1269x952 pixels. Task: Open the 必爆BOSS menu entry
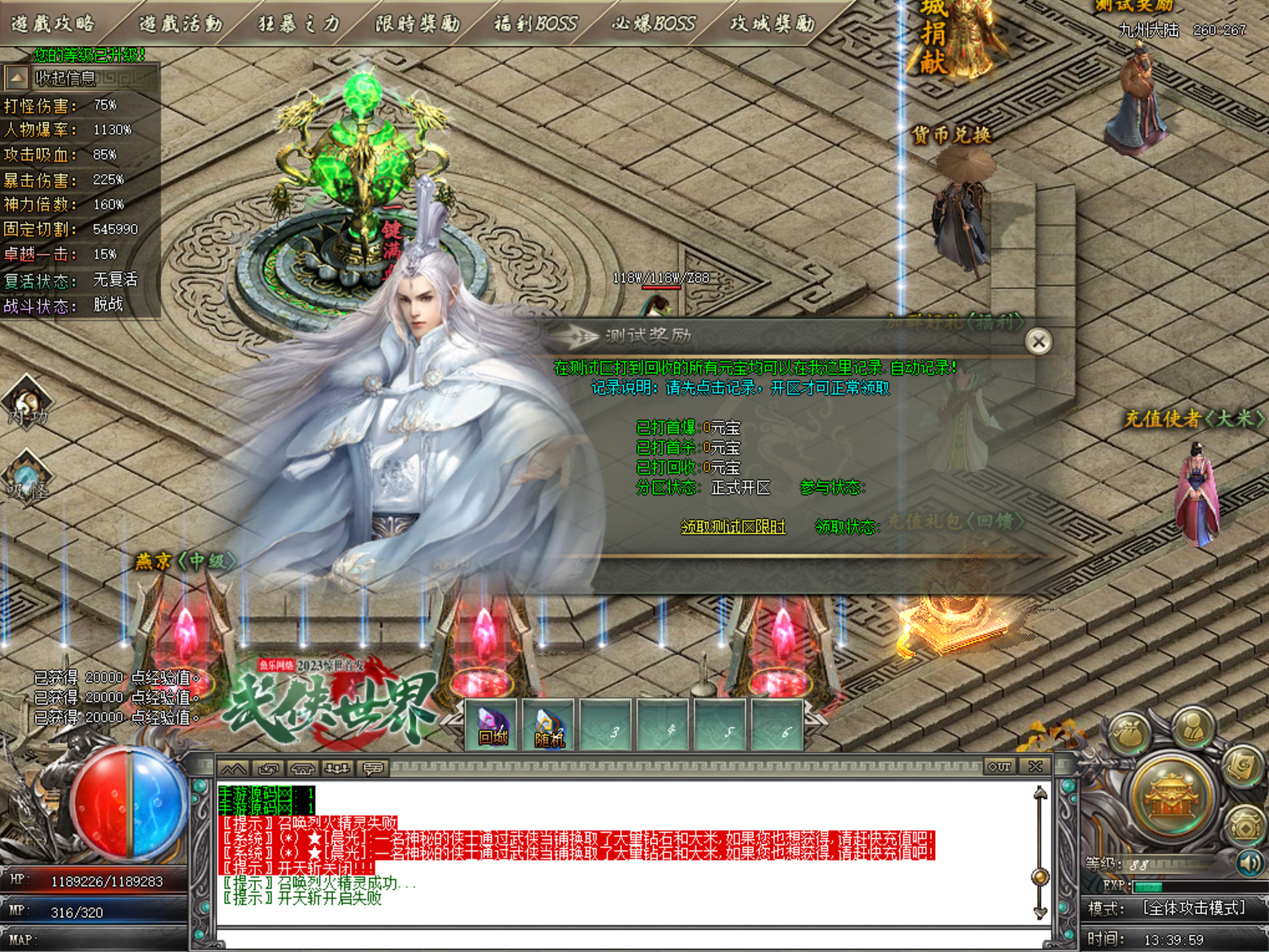(653, 23)
